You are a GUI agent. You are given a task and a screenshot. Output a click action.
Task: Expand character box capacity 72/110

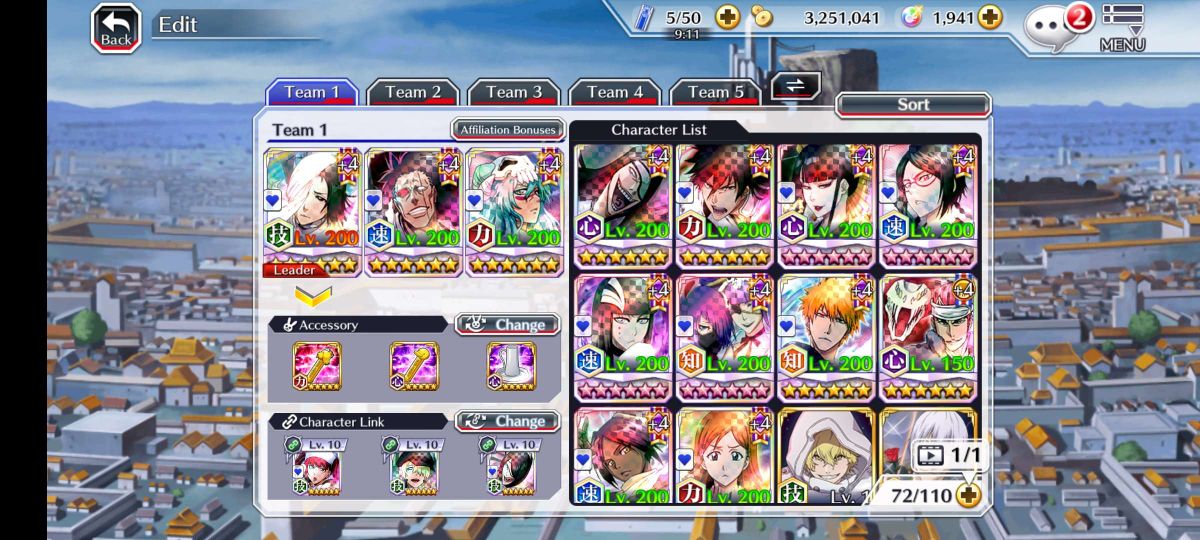pyautogui.click(x=967, y=494)
